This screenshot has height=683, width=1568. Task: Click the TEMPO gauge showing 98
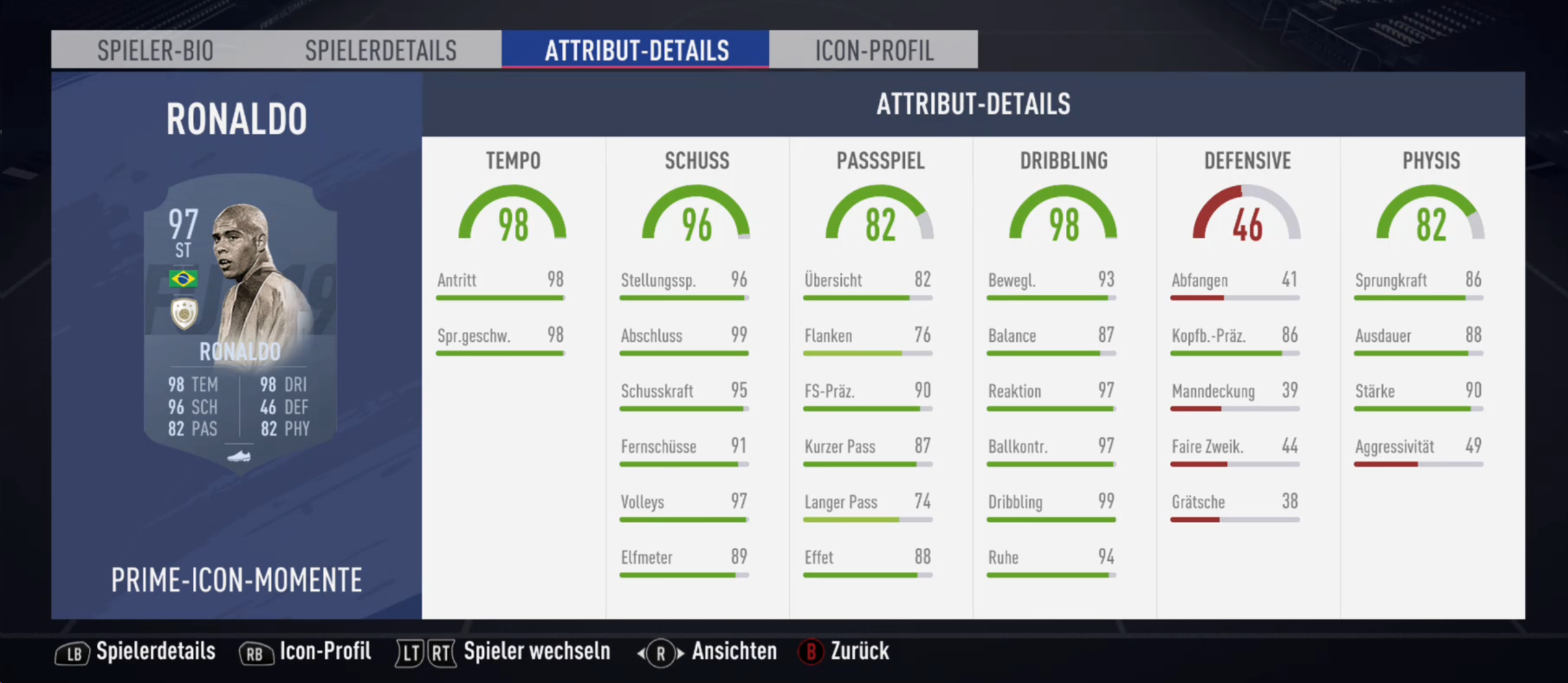click(x=512, y=221)
